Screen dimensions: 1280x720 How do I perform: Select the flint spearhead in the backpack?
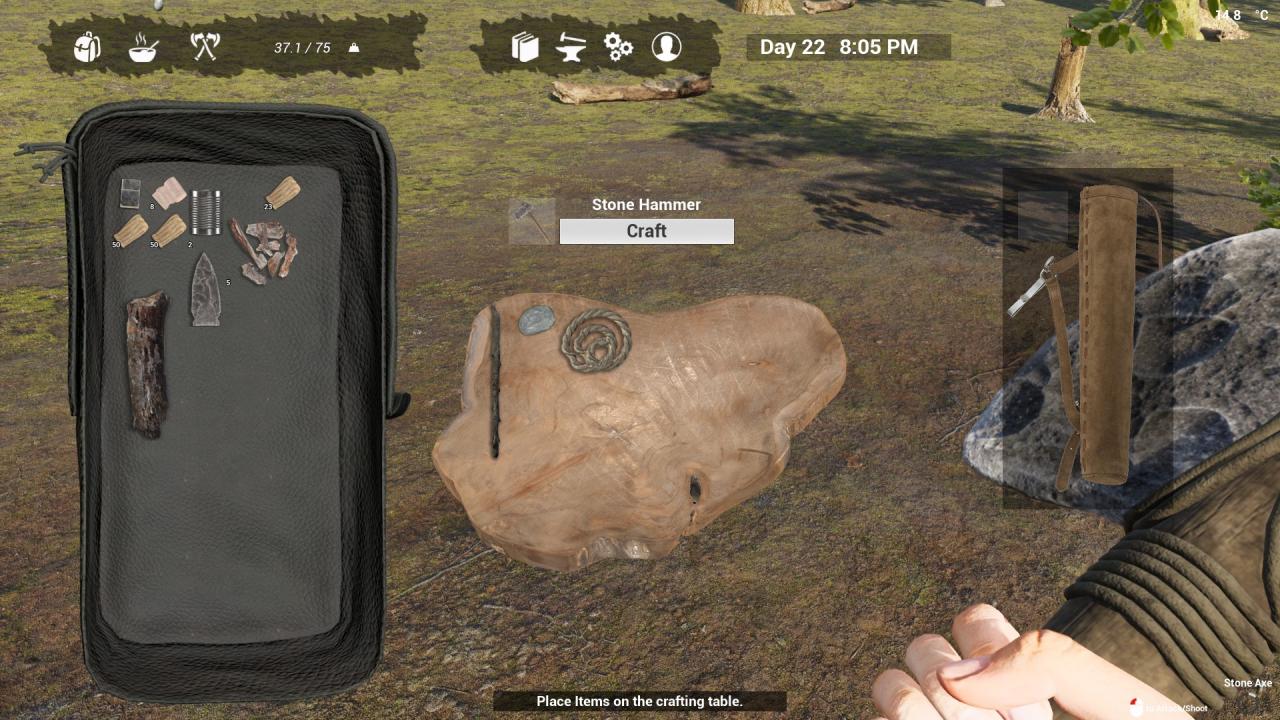[x=206, y=290]
